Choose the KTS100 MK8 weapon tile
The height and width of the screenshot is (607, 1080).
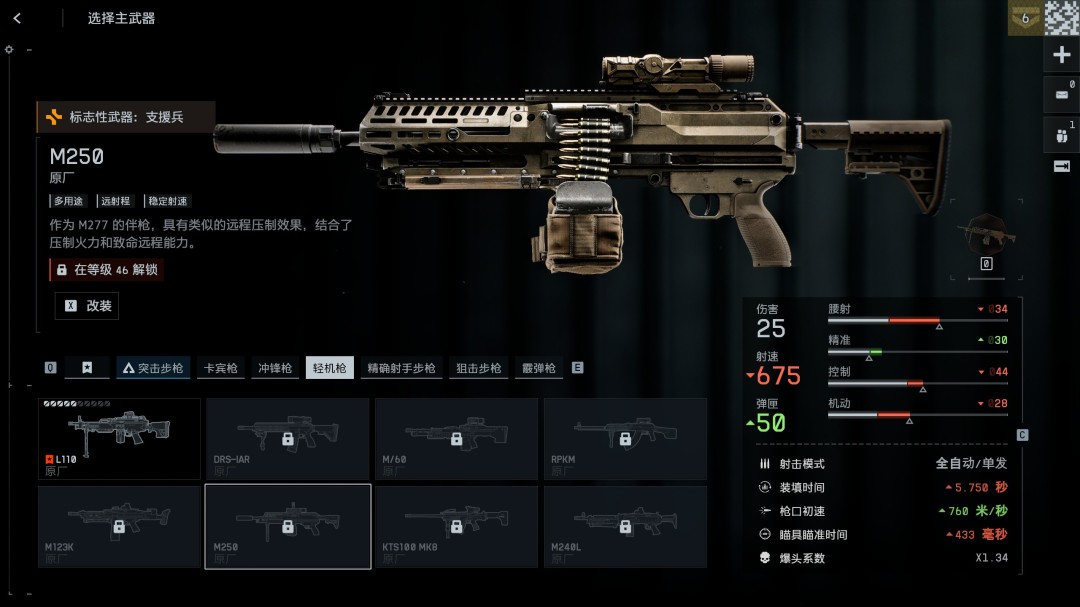point(456,525)
